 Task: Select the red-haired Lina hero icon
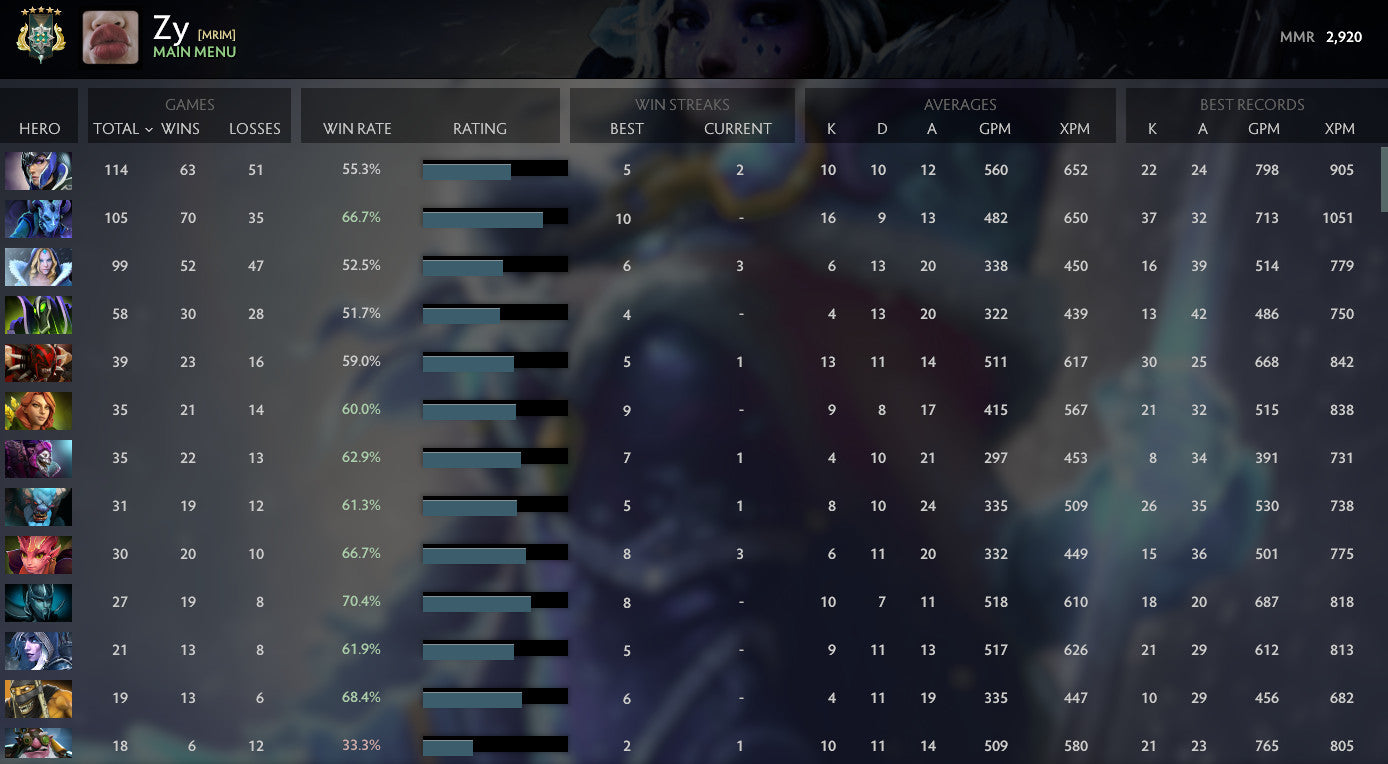click(x=38, y=410)
